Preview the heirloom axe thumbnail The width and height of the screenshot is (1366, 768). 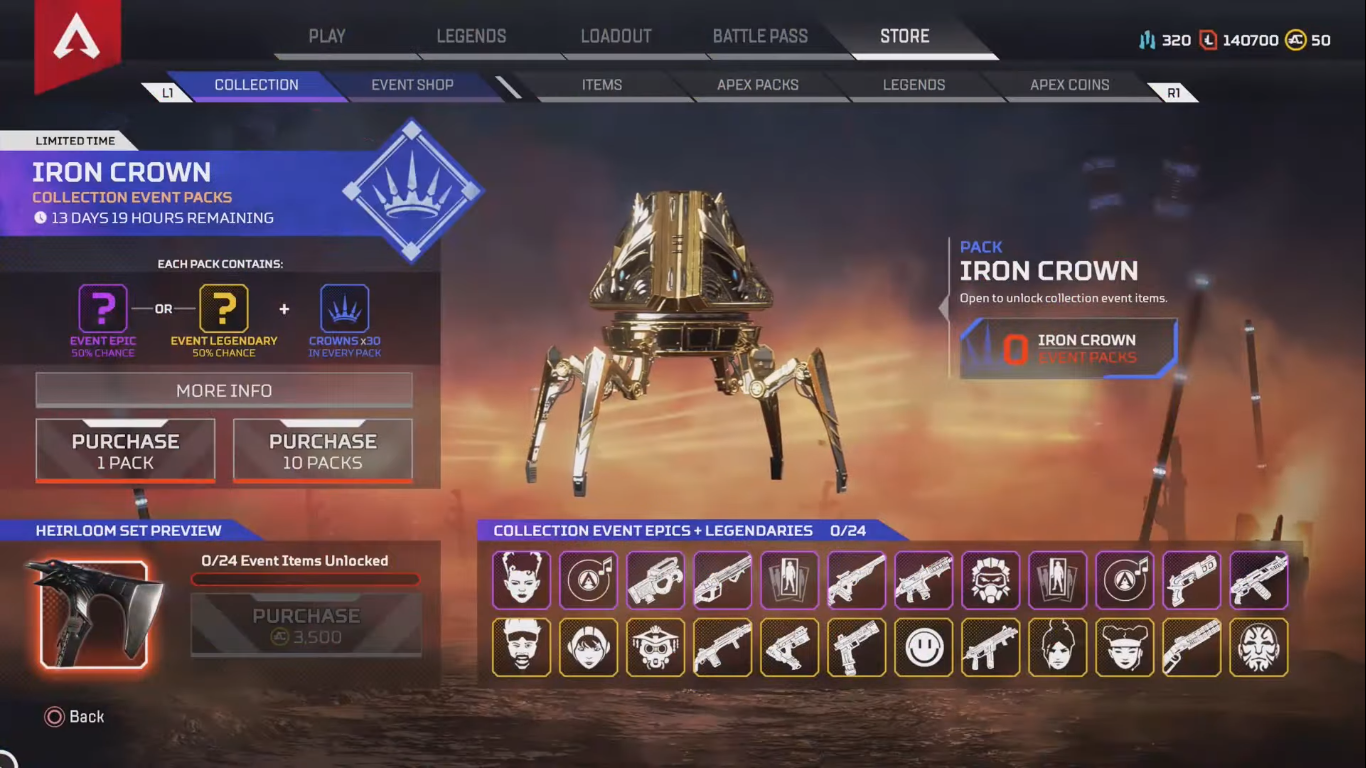[x=94, y=613]
